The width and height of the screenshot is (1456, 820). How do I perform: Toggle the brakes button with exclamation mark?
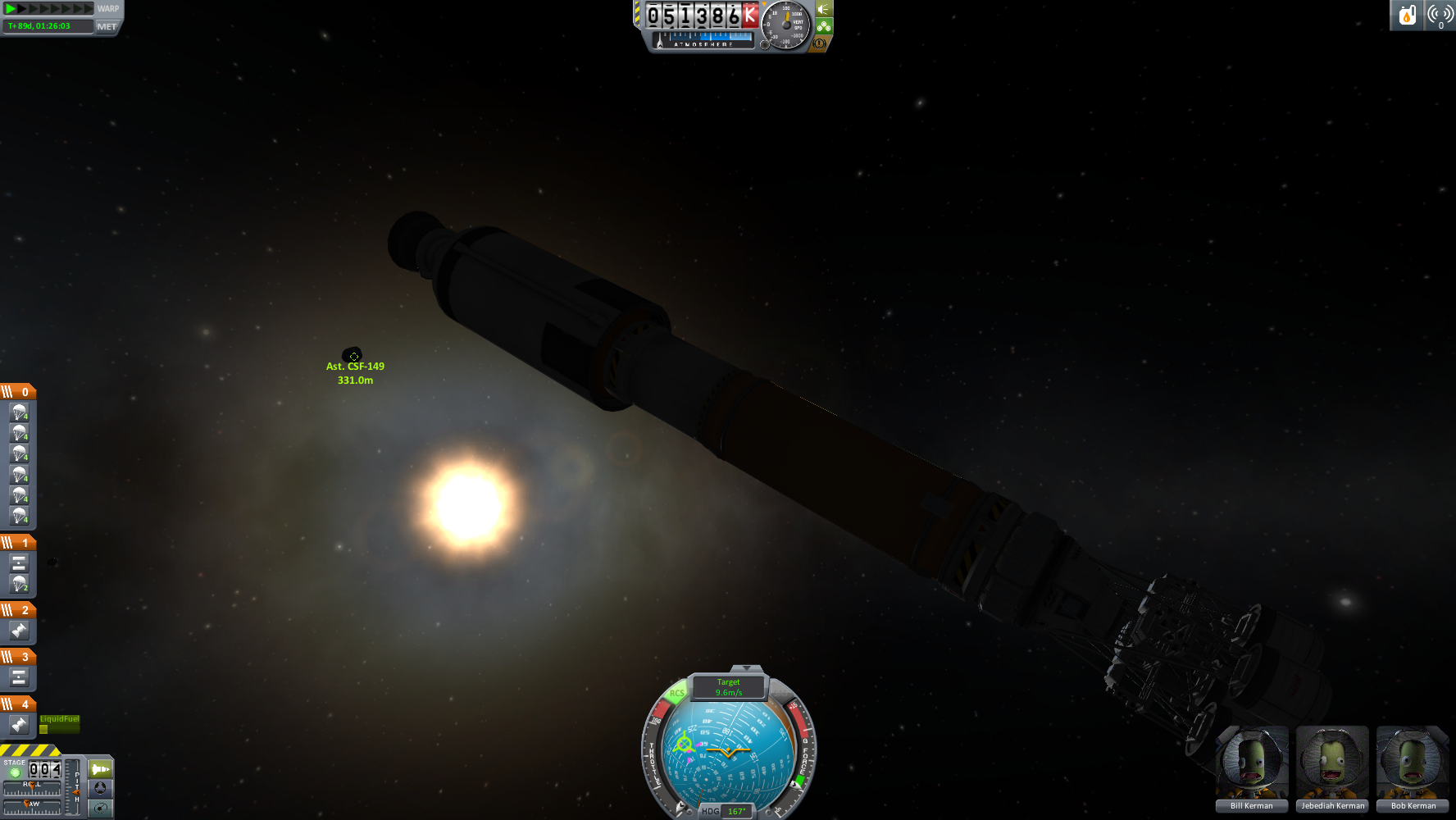click(818, 43)
